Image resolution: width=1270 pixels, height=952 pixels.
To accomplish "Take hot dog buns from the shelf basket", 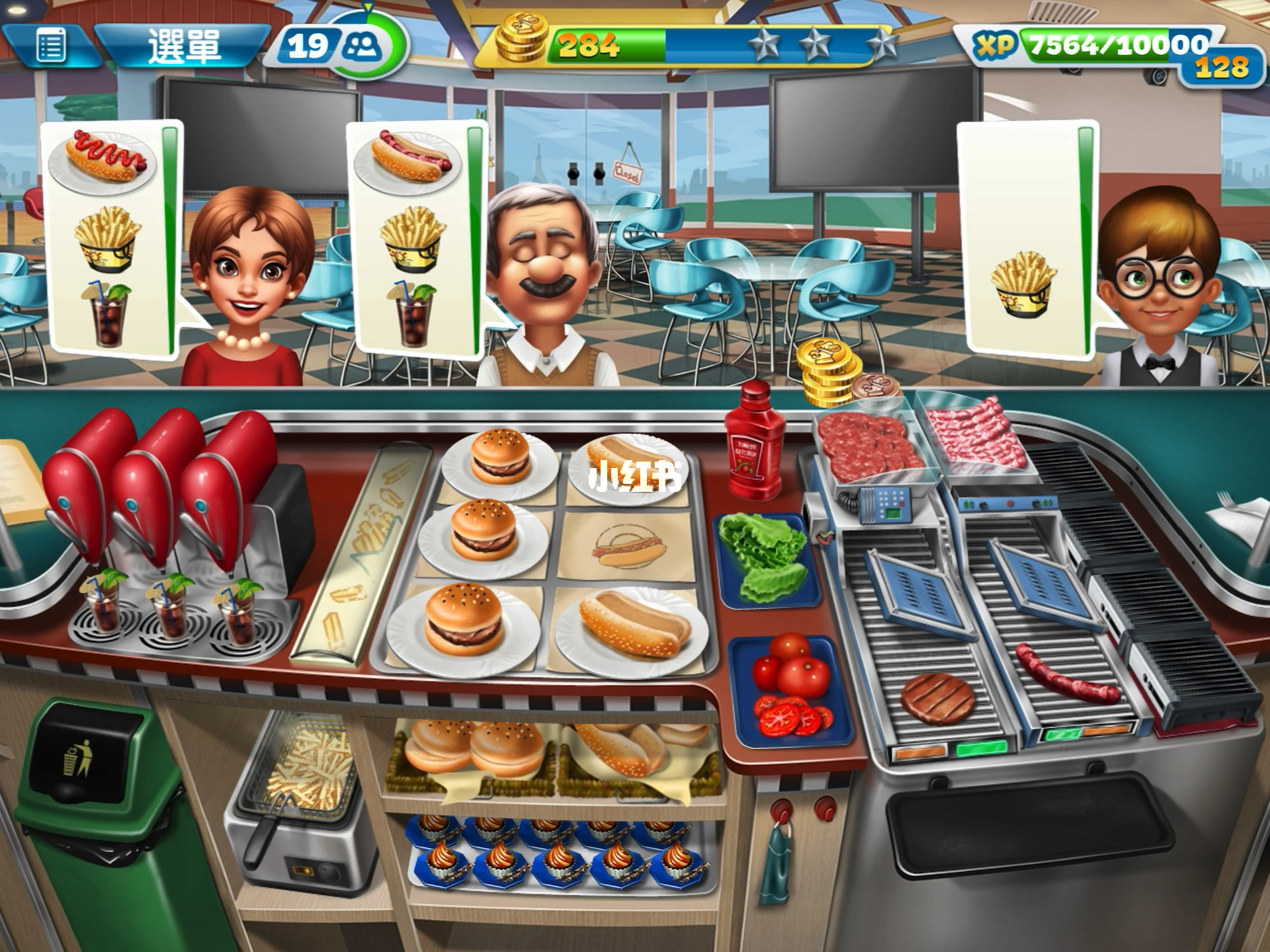I will [x=635, y=750].
